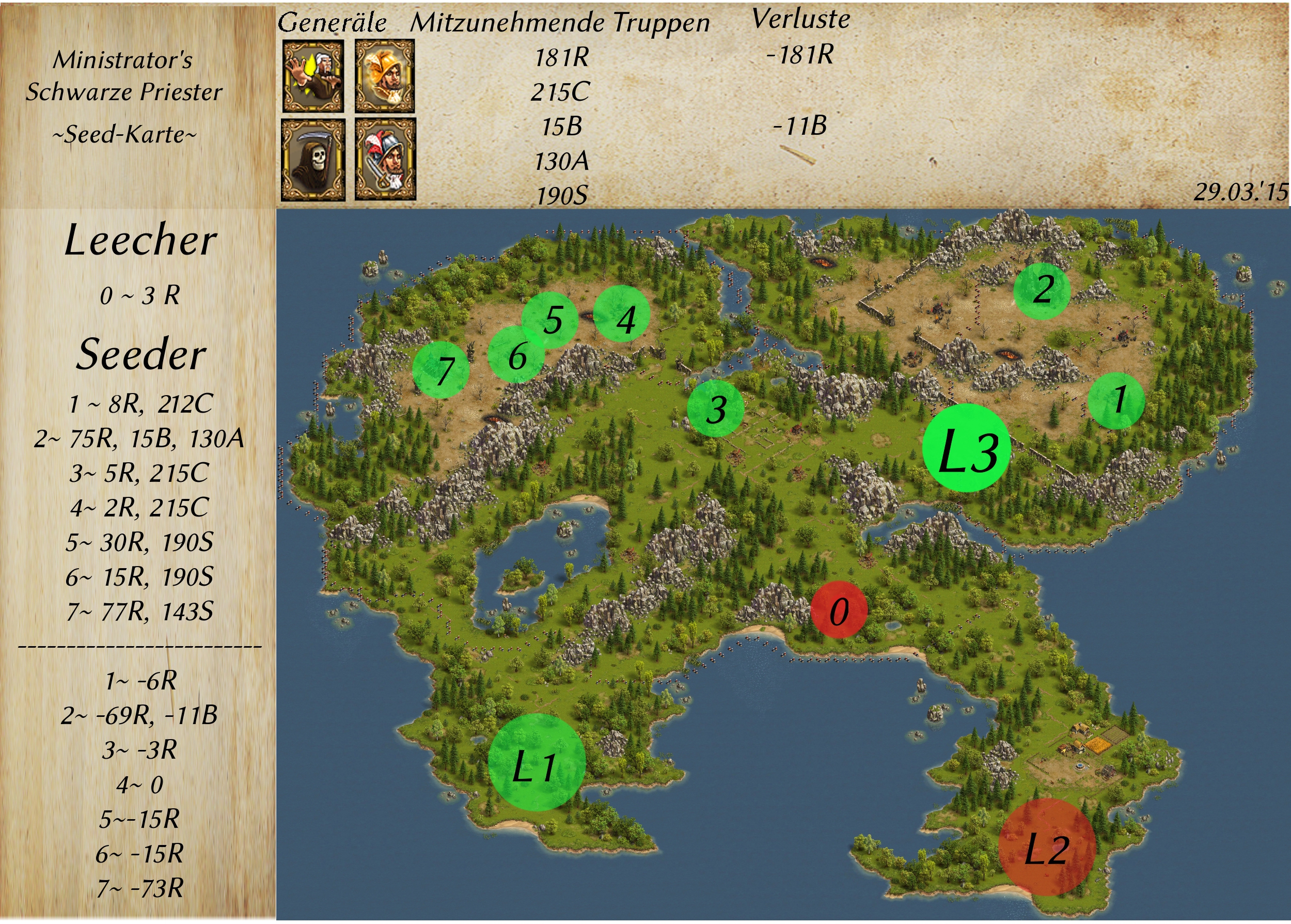Screen dimensions: 1291x924
Task: Select green seeder marker 2 on the map
Action: (x=1042, y=290)
